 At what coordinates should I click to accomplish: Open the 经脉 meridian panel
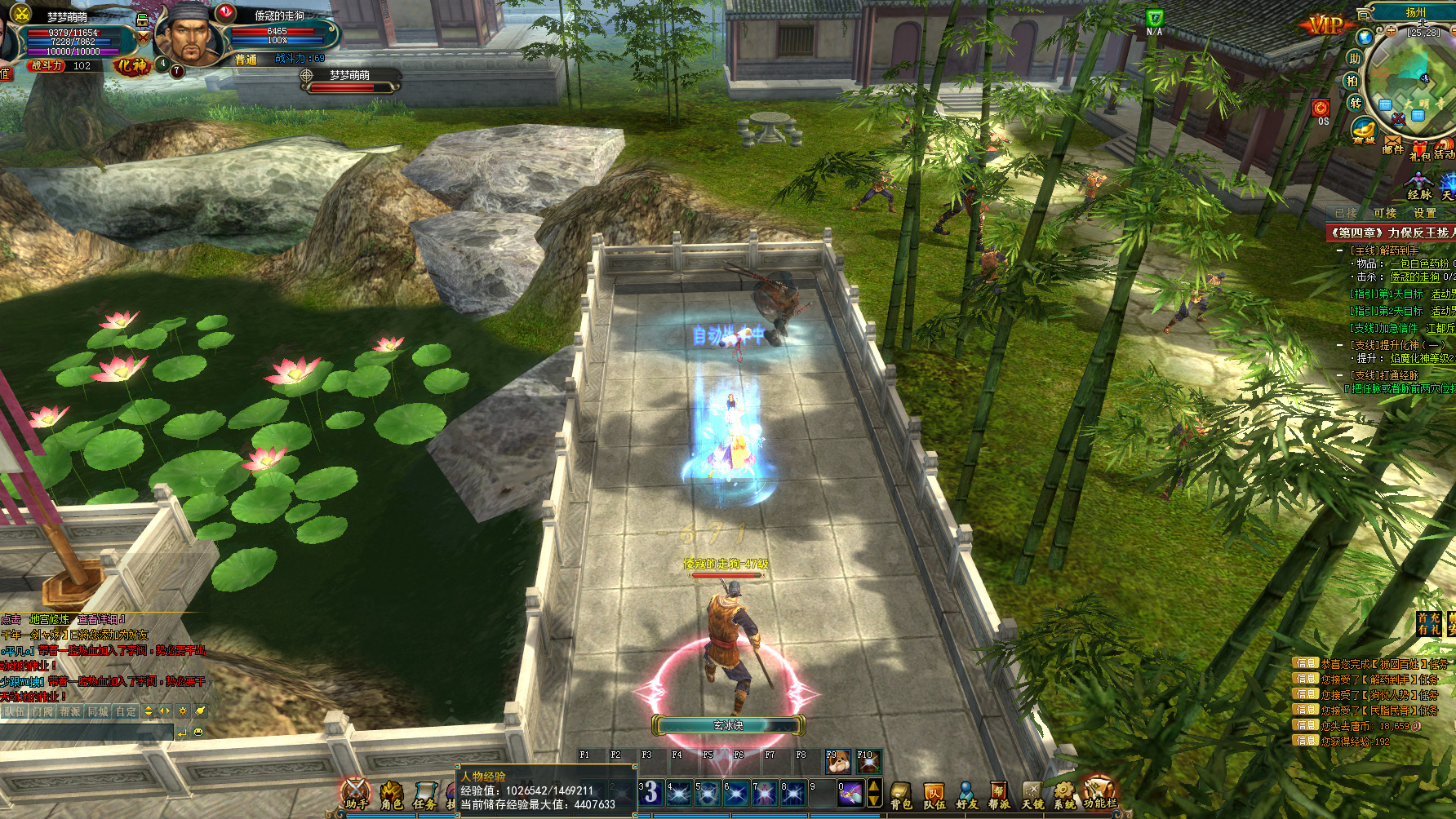coord(1419,186)
